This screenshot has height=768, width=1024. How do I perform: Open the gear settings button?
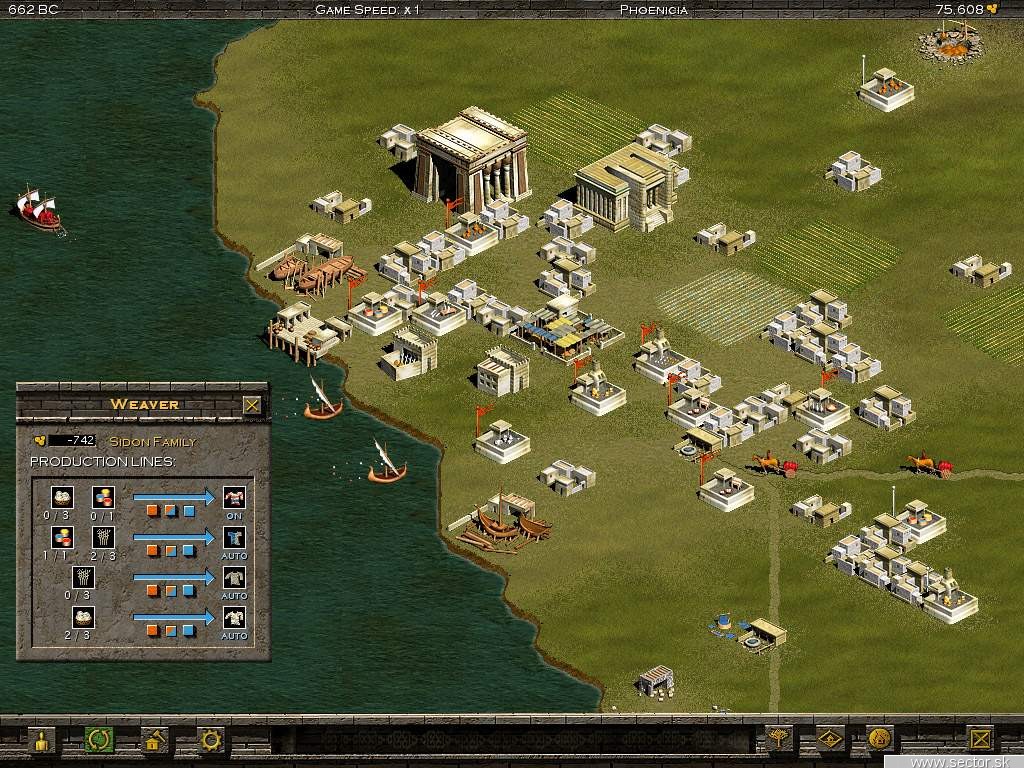pos(210,741)
